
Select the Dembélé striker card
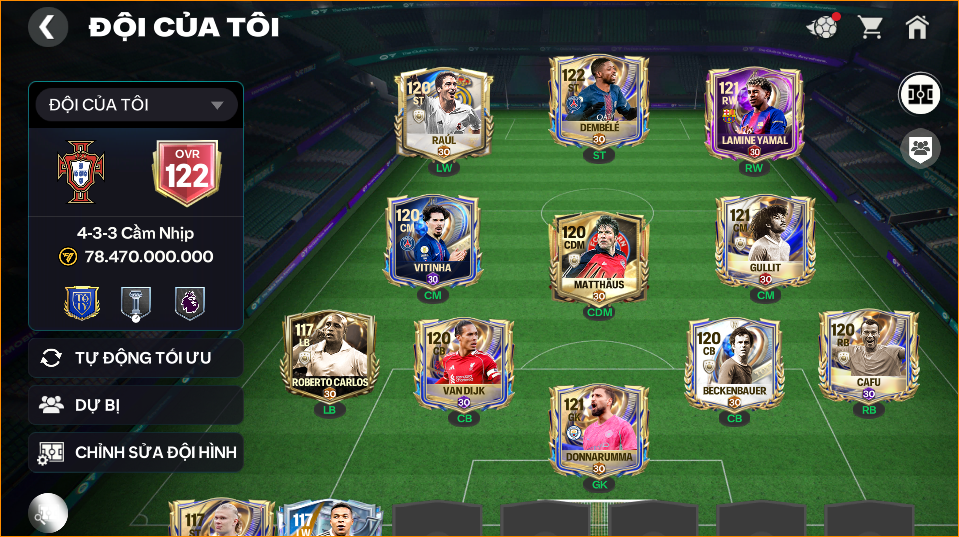(598, 100)
